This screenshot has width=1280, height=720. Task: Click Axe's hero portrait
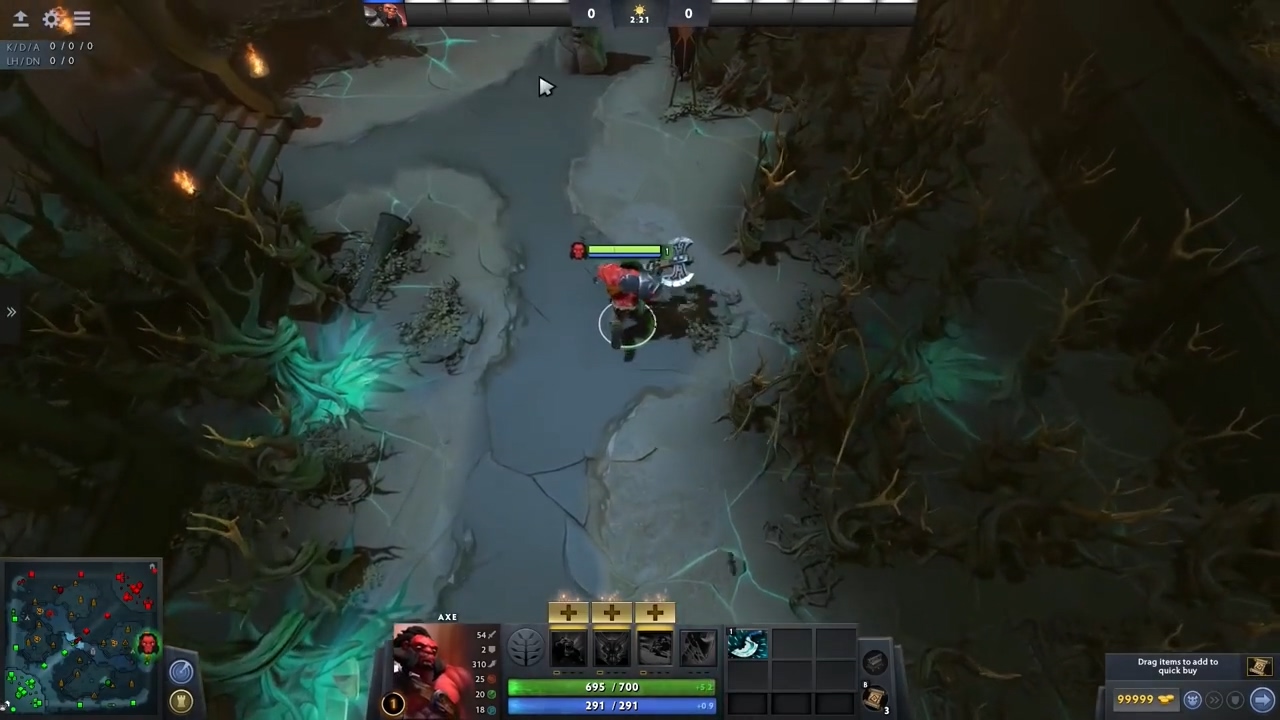[x=430, y=665]
